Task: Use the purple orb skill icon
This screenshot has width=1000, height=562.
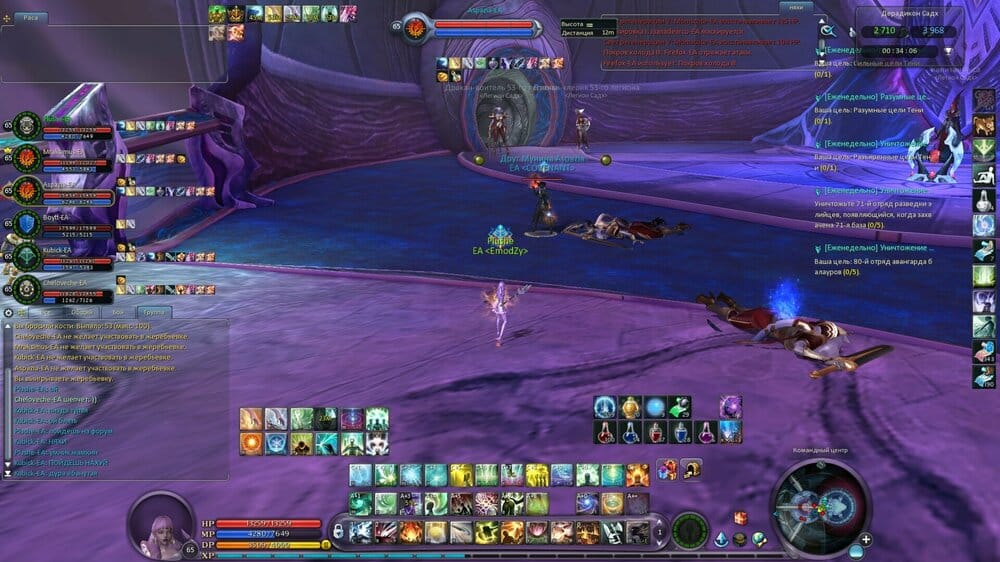Action: pos(730,407)
